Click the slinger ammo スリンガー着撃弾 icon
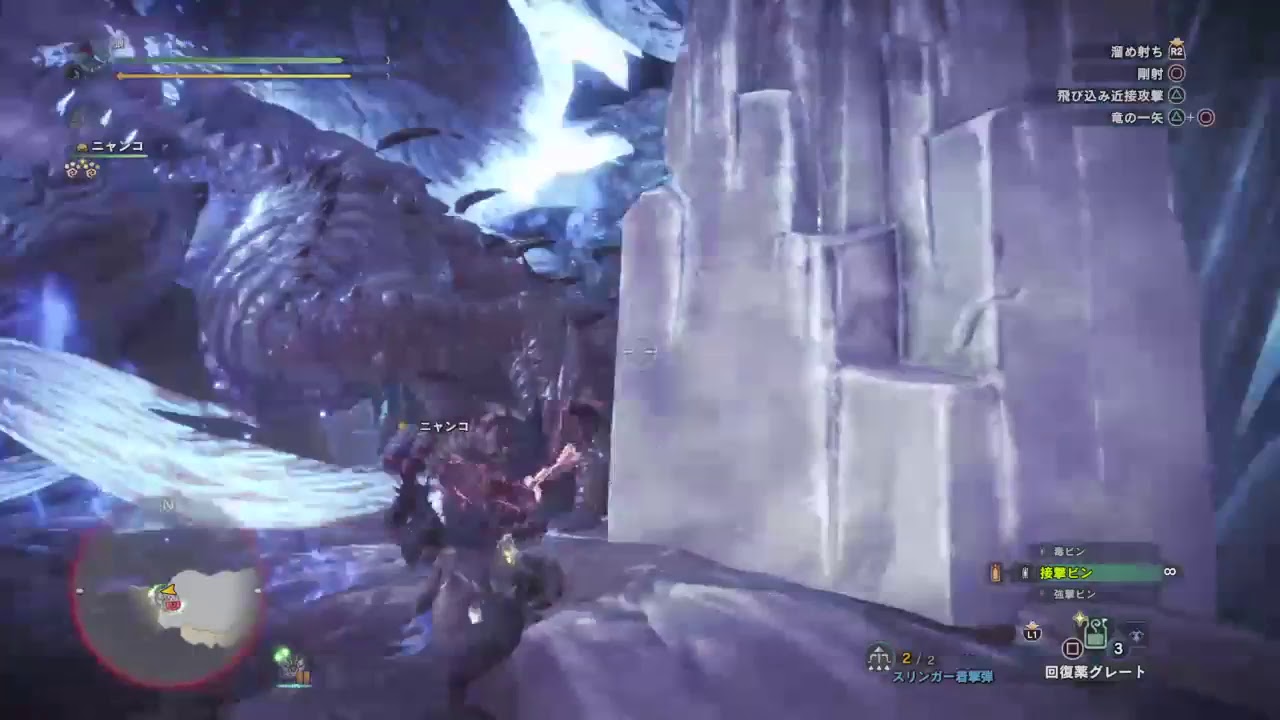1280x720 pixels. coord(880,656)
